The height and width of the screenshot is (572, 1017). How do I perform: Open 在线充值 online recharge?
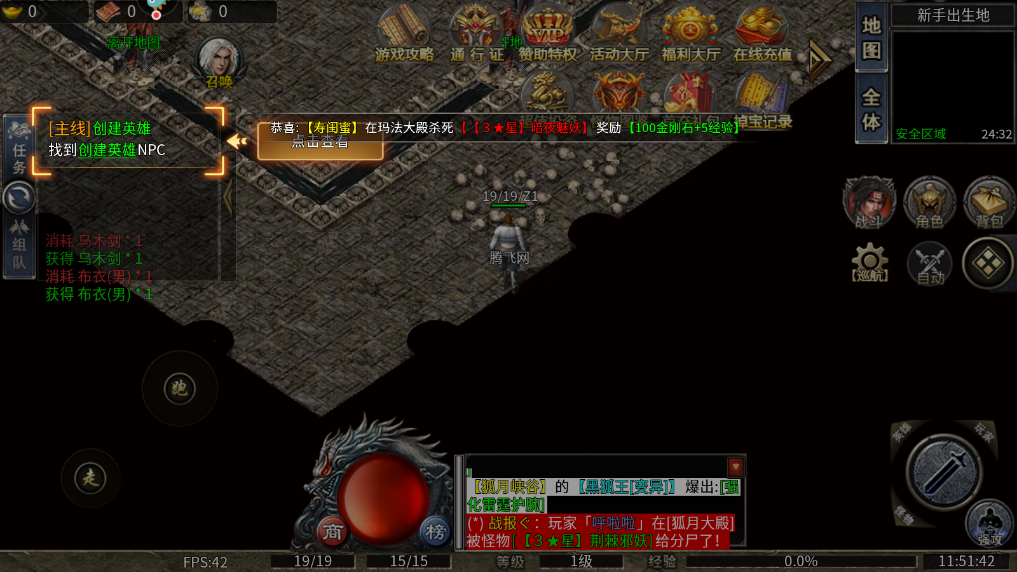coord(762,33)
